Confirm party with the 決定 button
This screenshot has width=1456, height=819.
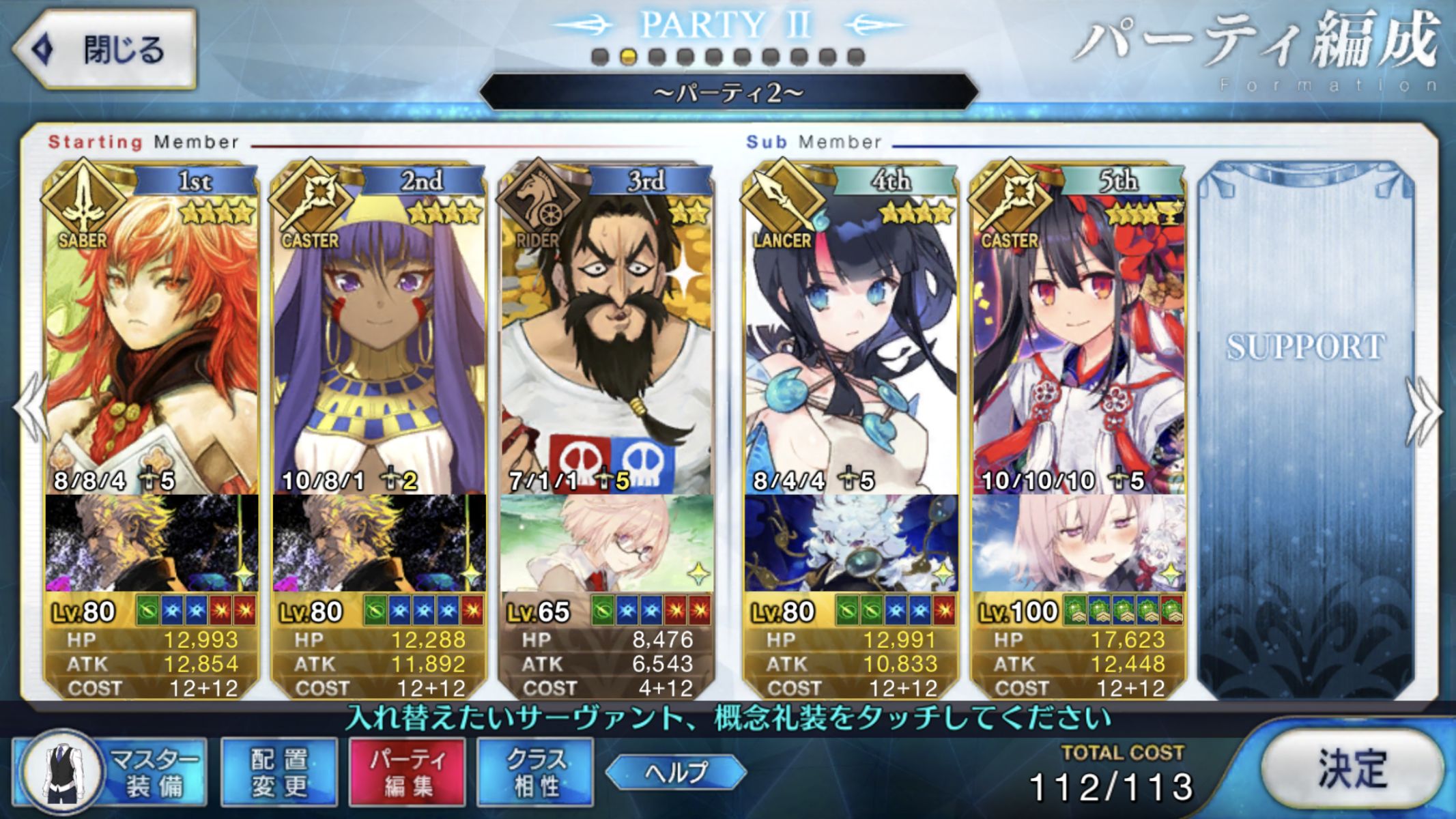1351,769
